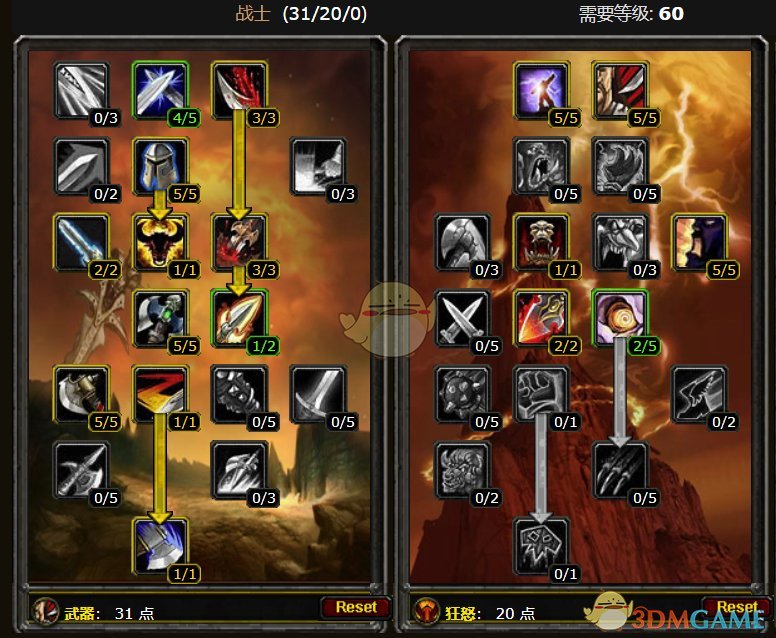Viewport: 776px width, 638px height.
Task: Reset the 狂怒 (Fury) talent tree
Action: coord(737,607)
